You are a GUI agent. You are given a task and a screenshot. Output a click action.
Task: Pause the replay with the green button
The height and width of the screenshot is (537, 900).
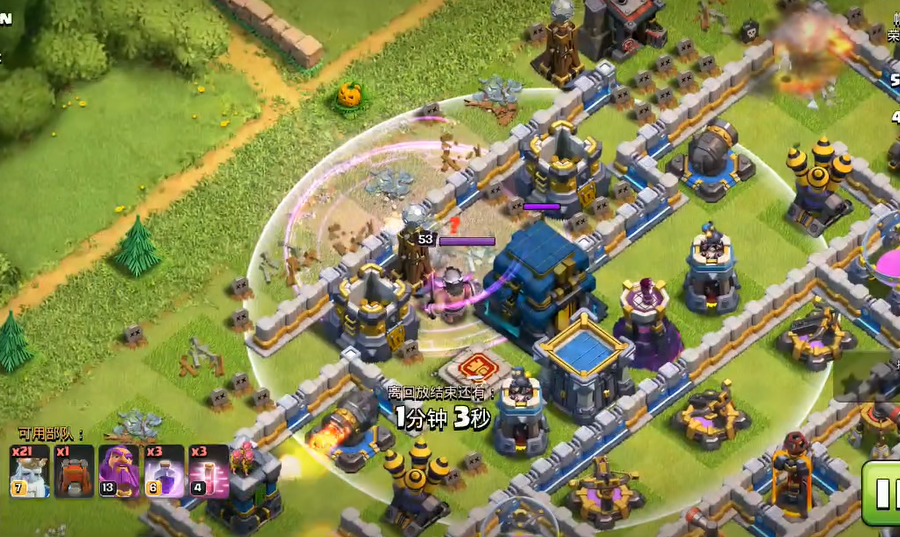pos(882,493)
